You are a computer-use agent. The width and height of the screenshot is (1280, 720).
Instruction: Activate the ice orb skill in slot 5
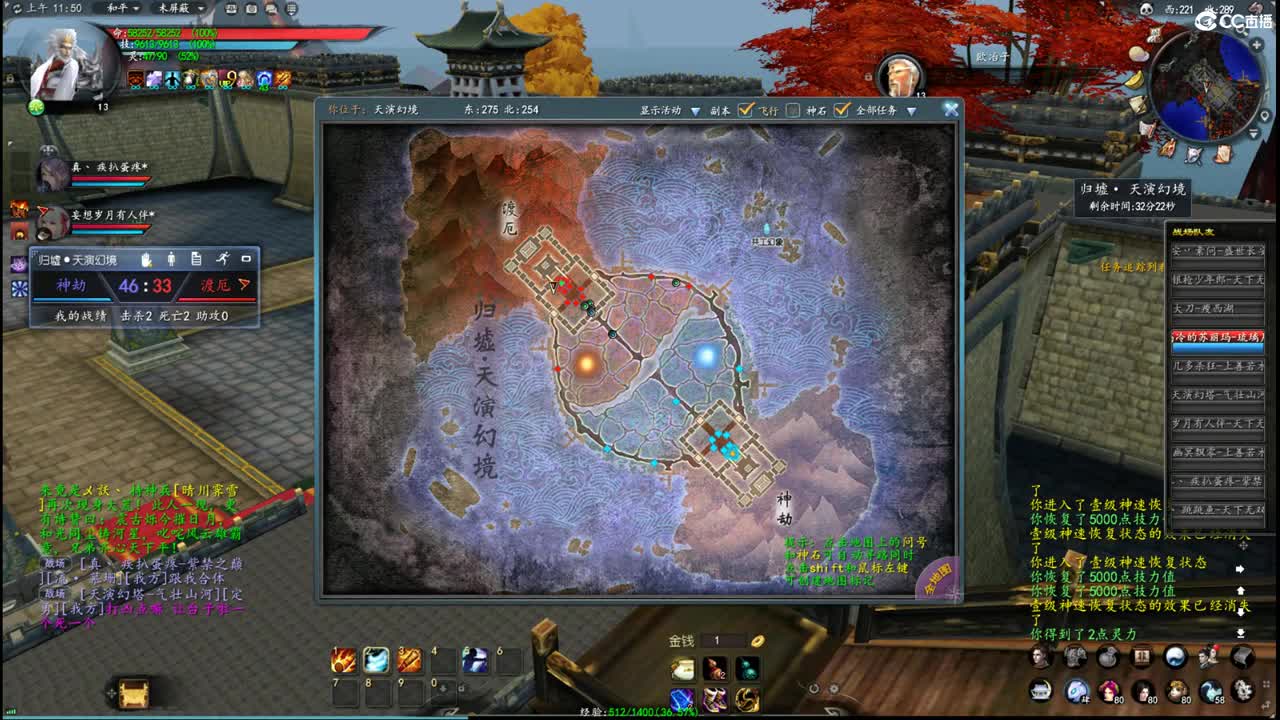point(474,660)
